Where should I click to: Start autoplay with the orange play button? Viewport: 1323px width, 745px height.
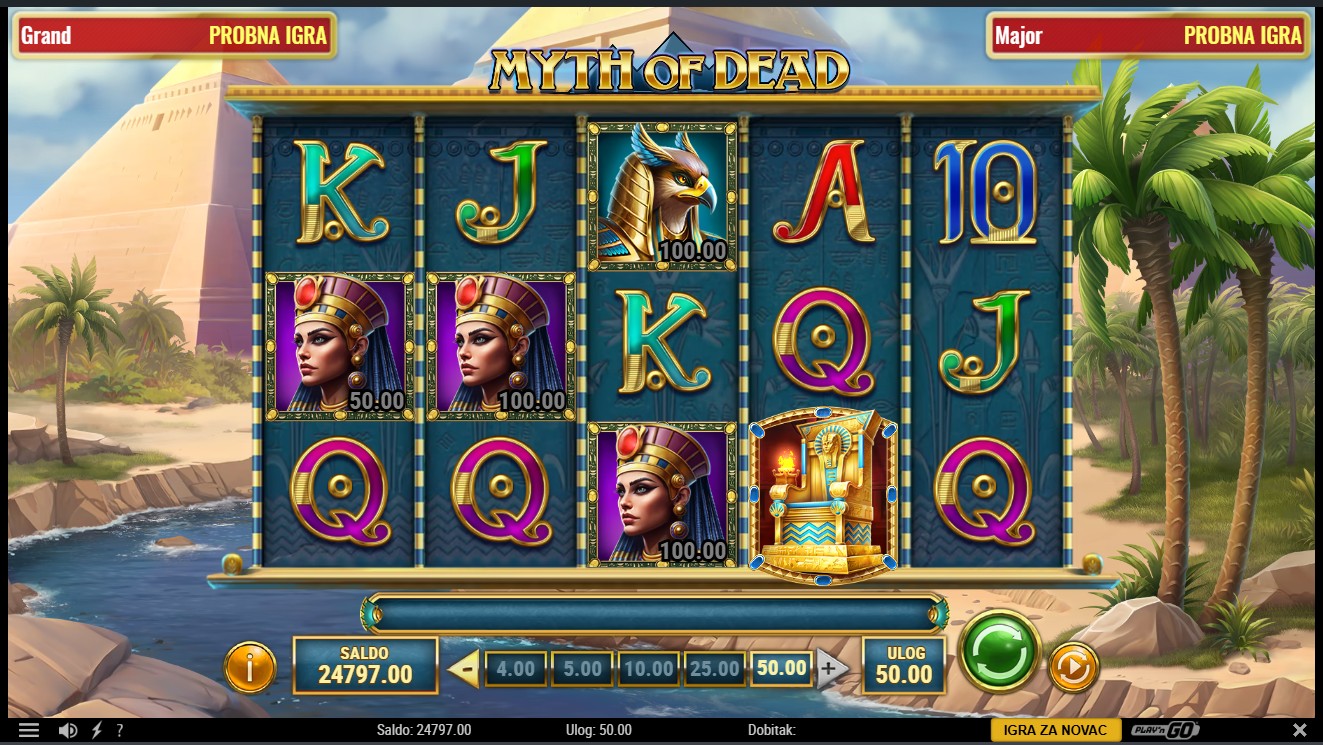(x=1073, y=667)
